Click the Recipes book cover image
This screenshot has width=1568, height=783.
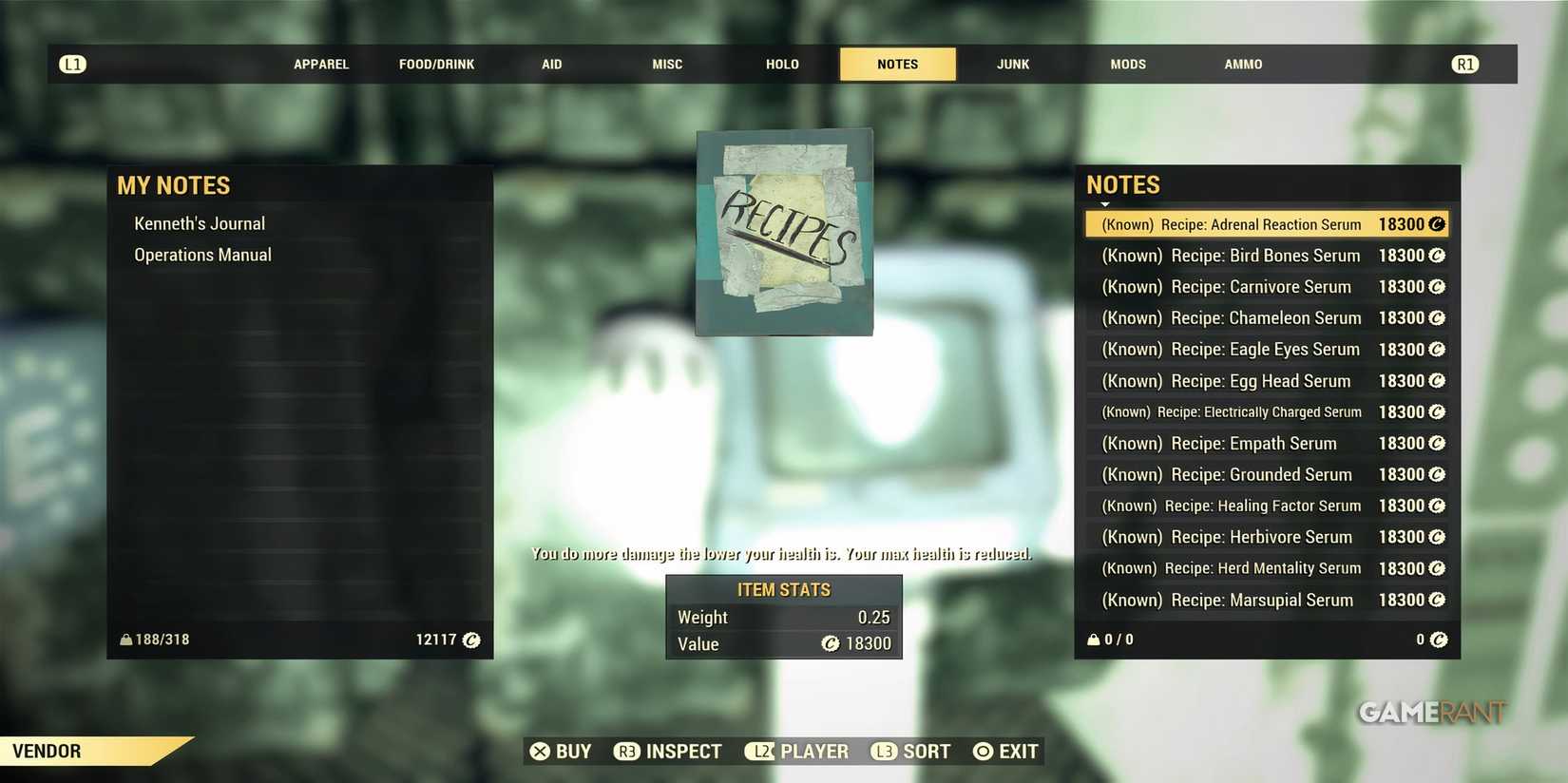click(784, 231)
